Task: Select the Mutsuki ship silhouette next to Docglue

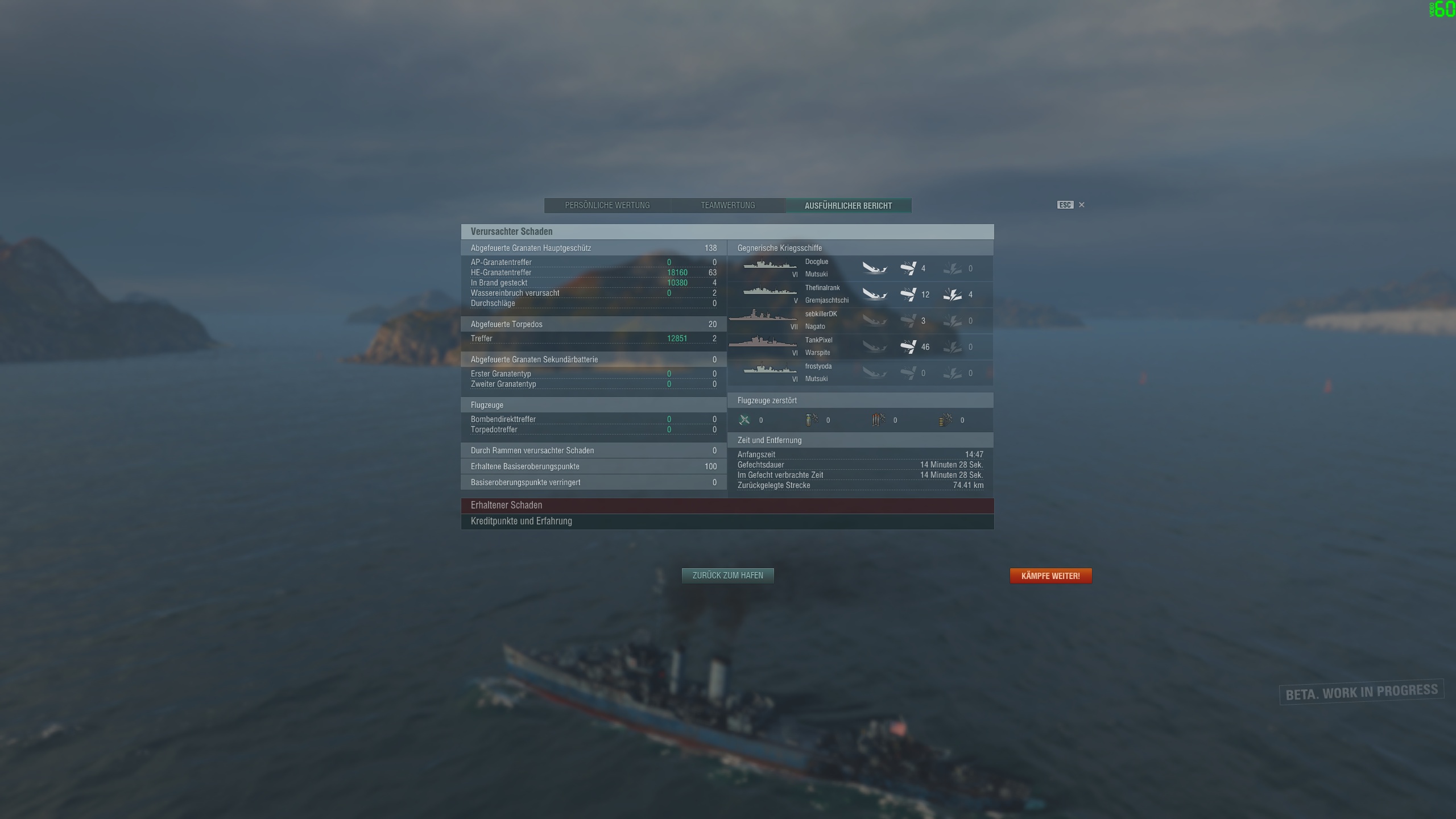Action: [x=769, y=266]
